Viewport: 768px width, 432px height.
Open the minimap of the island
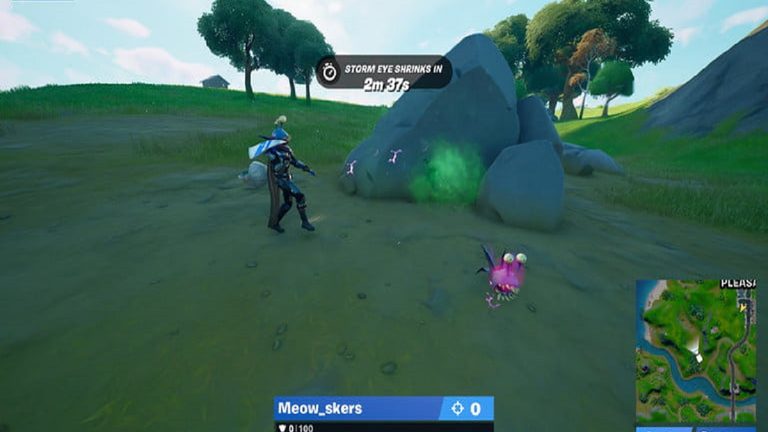[696, 352]
